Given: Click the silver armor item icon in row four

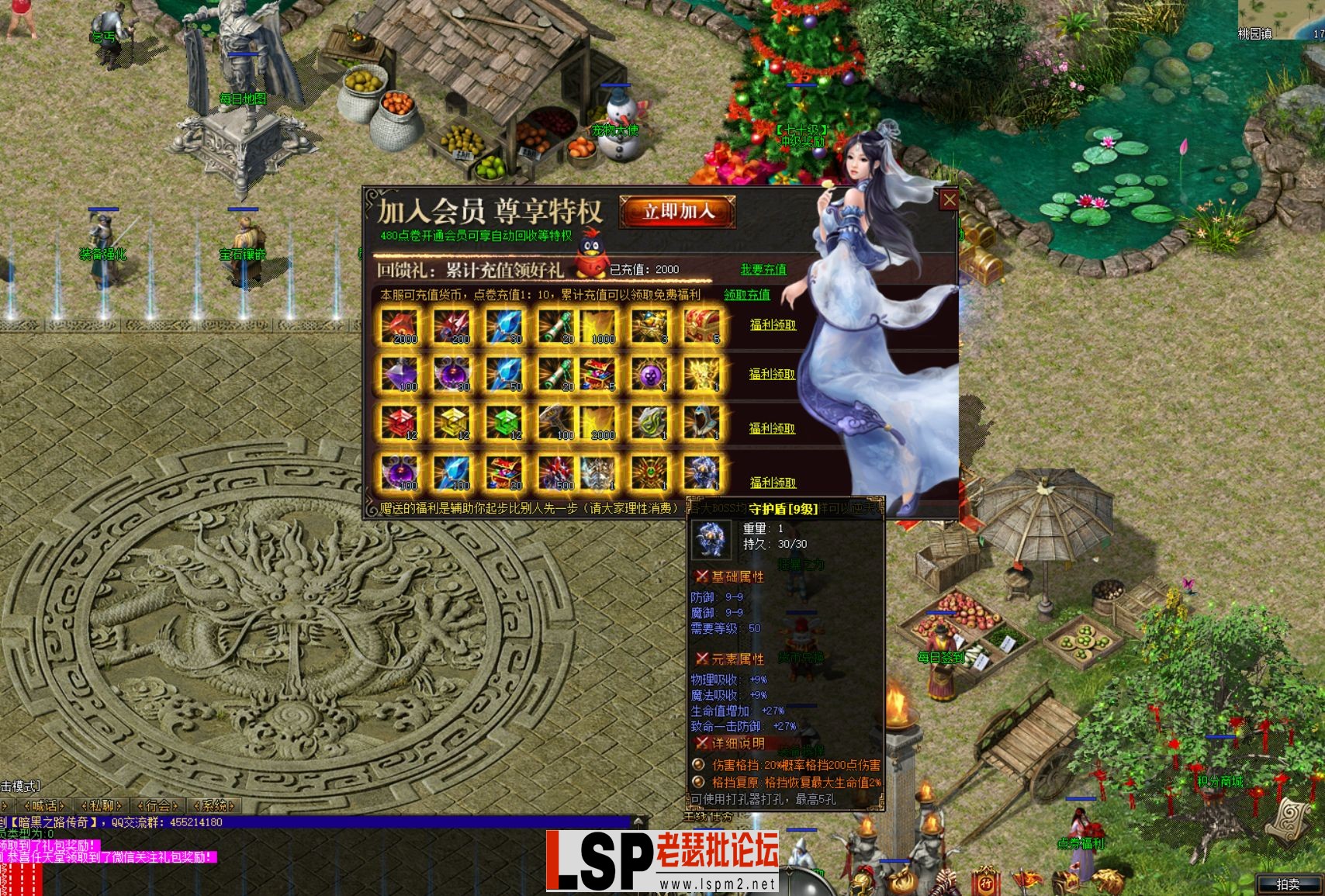Looking at the screenshot, I should [x=600, y=475].
